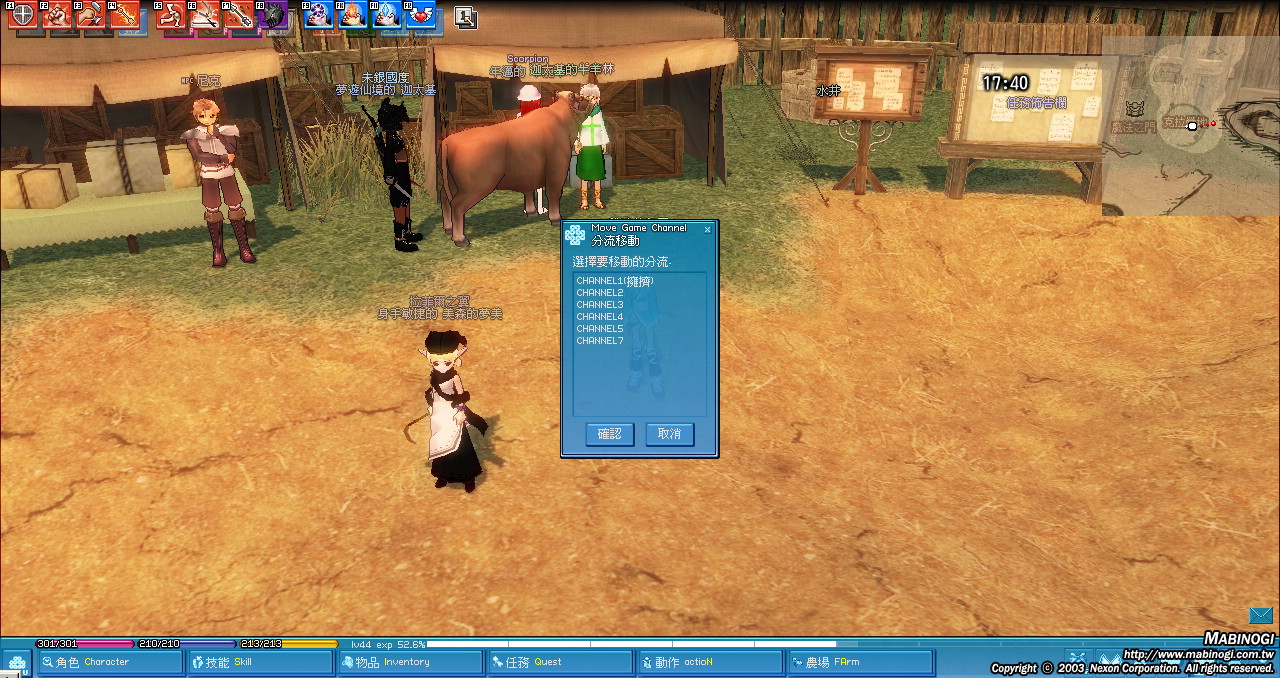
Task: Show the Quest (任務) log
Action: click(560, 662)
